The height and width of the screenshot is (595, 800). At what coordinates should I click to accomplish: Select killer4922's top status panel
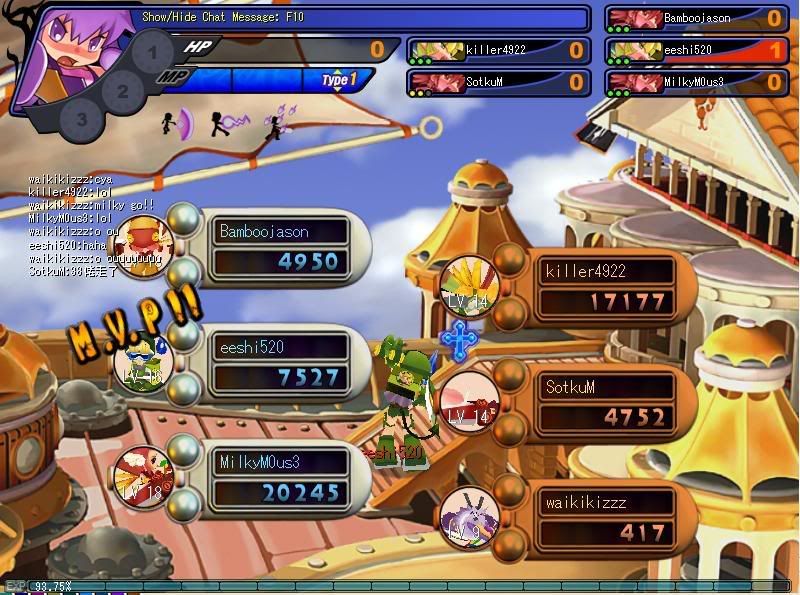point(497,49)
